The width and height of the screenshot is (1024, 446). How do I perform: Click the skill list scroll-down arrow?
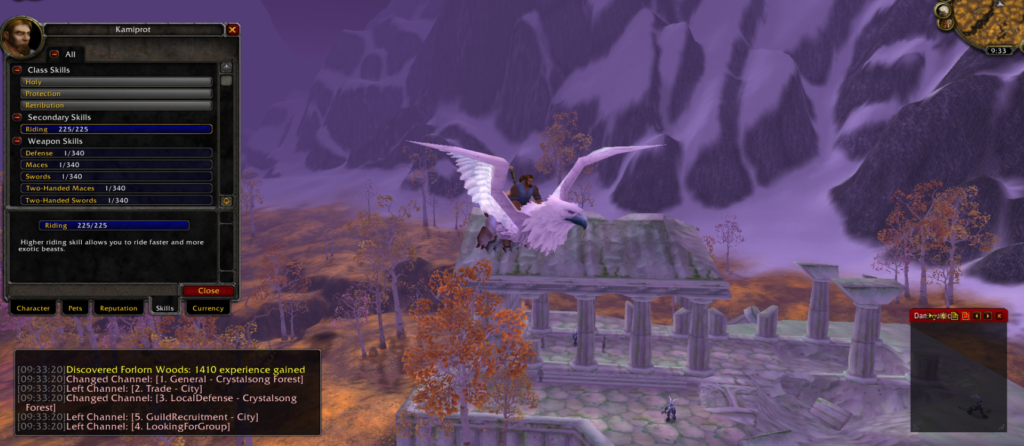(226, 201)
